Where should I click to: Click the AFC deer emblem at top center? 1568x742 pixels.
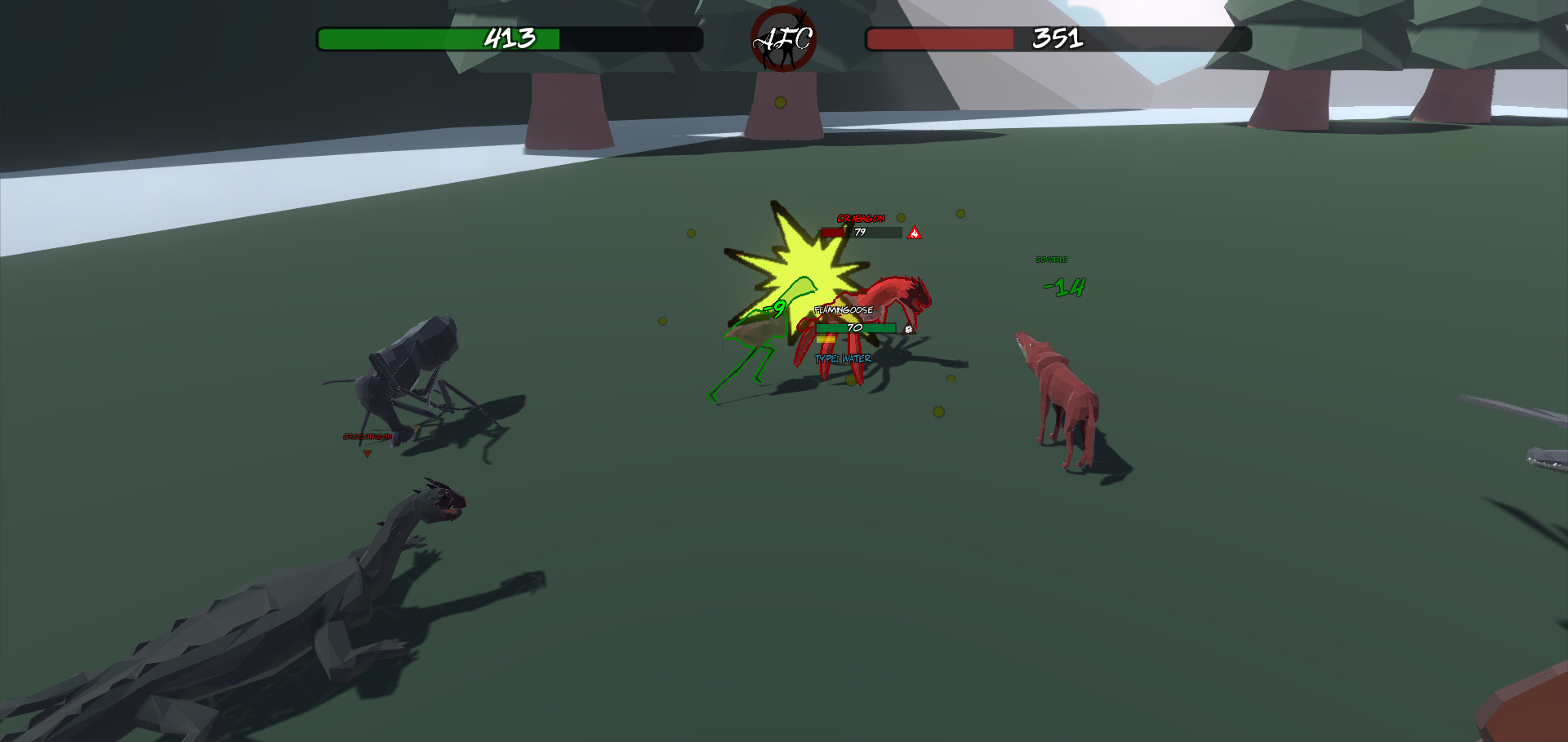pyautogui.click(x=782, y=38)
